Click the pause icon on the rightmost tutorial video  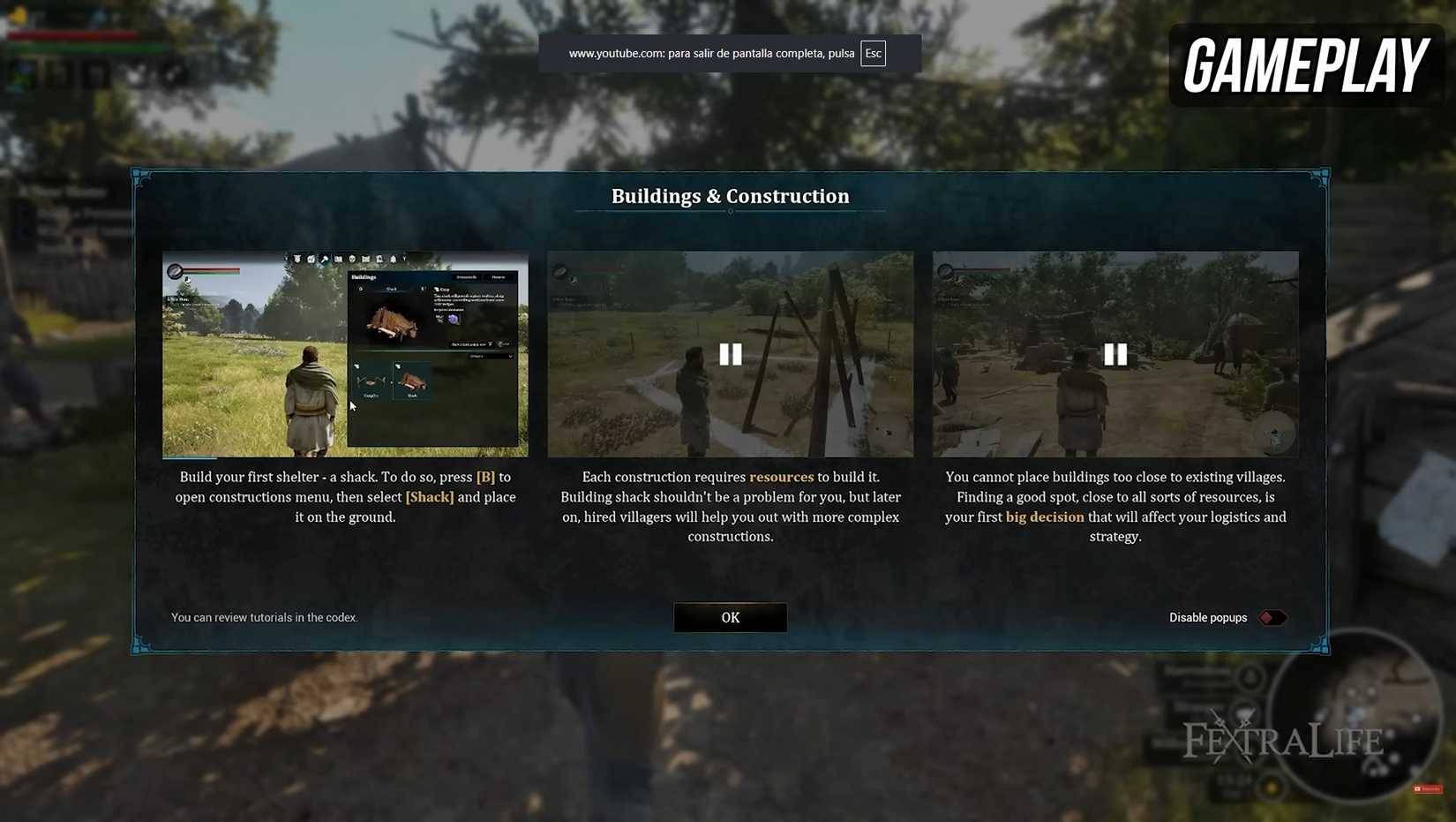[x=1115, y=354]
